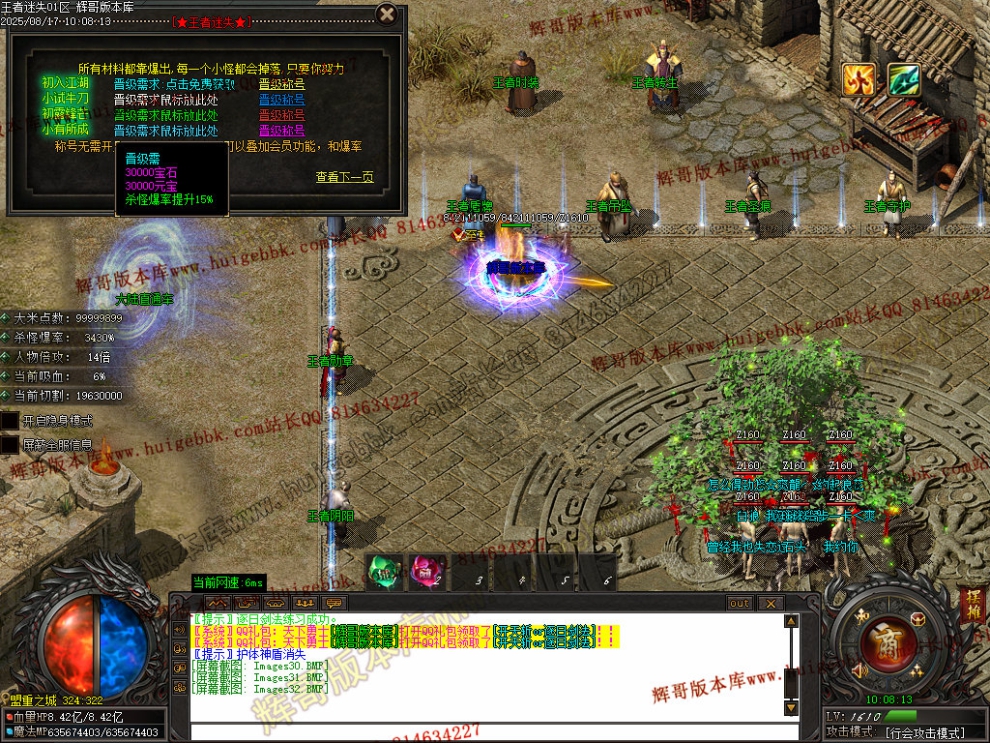
Task: Choose the 小试牛刀 title entry
Action: pyautogui.click(x=65, y=99)
